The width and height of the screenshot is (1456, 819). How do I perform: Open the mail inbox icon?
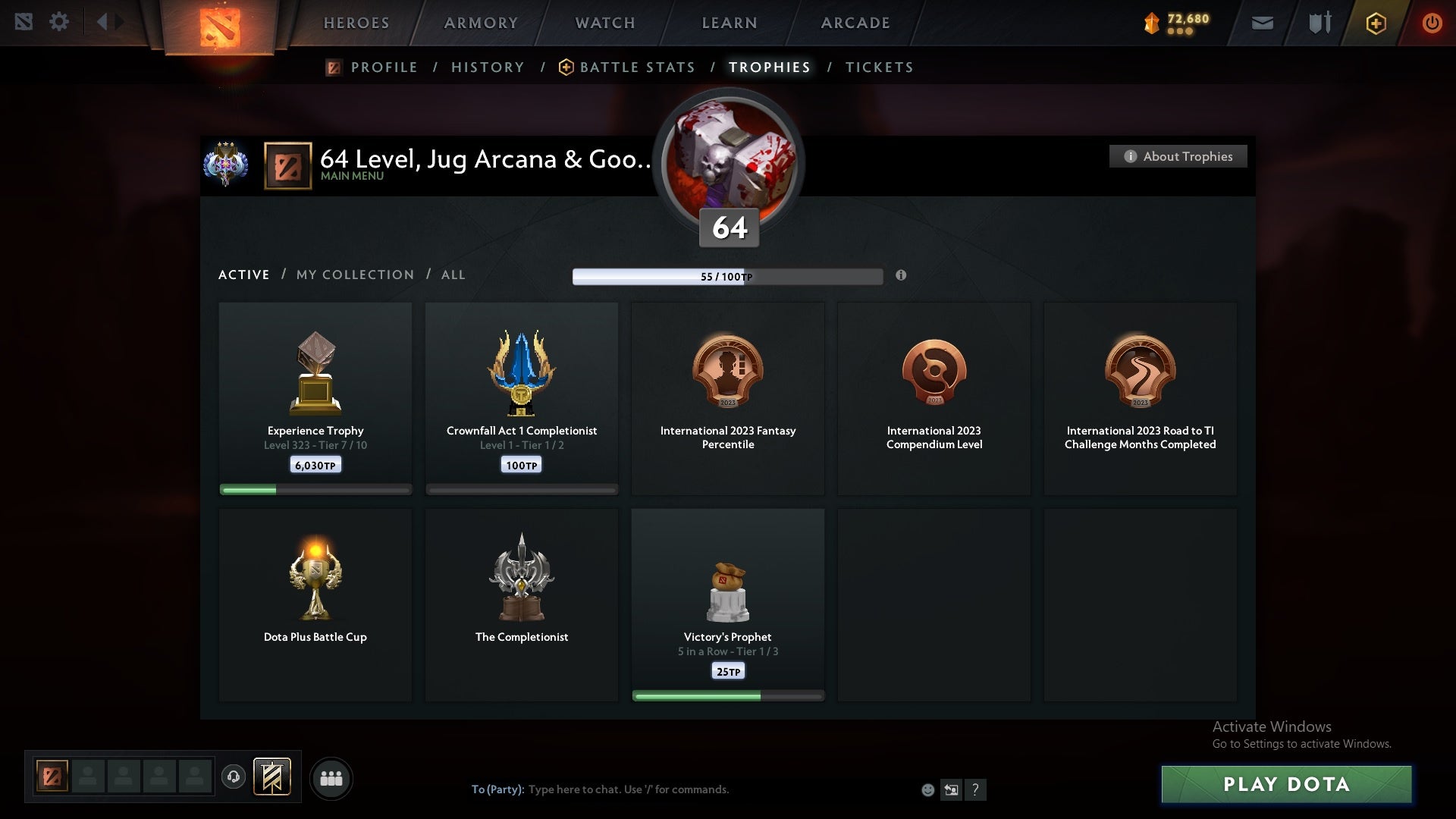click(x=1262, y=23)
